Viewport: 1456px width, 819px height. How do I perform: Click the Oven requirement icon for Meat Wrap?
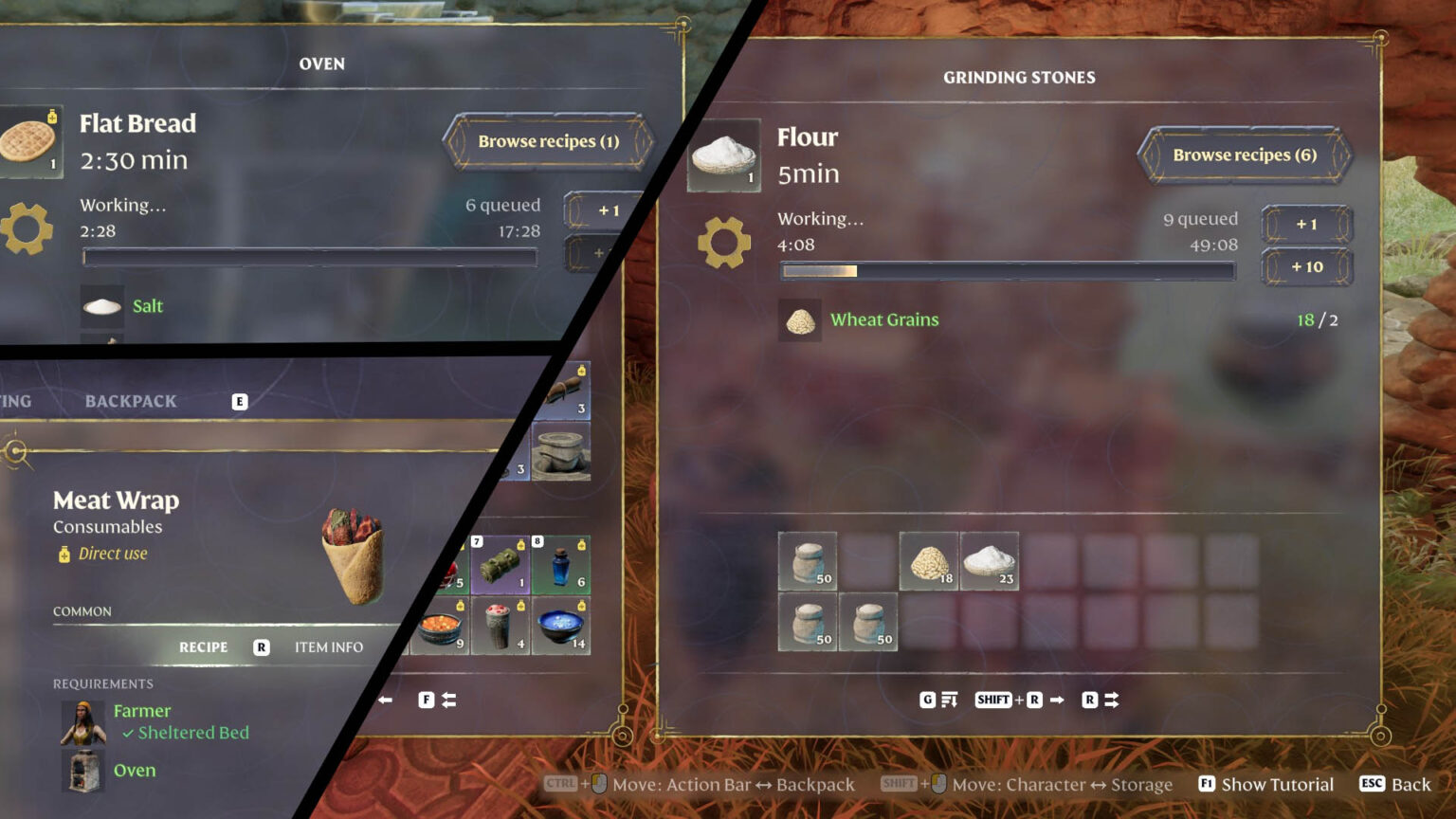point(82,770)
